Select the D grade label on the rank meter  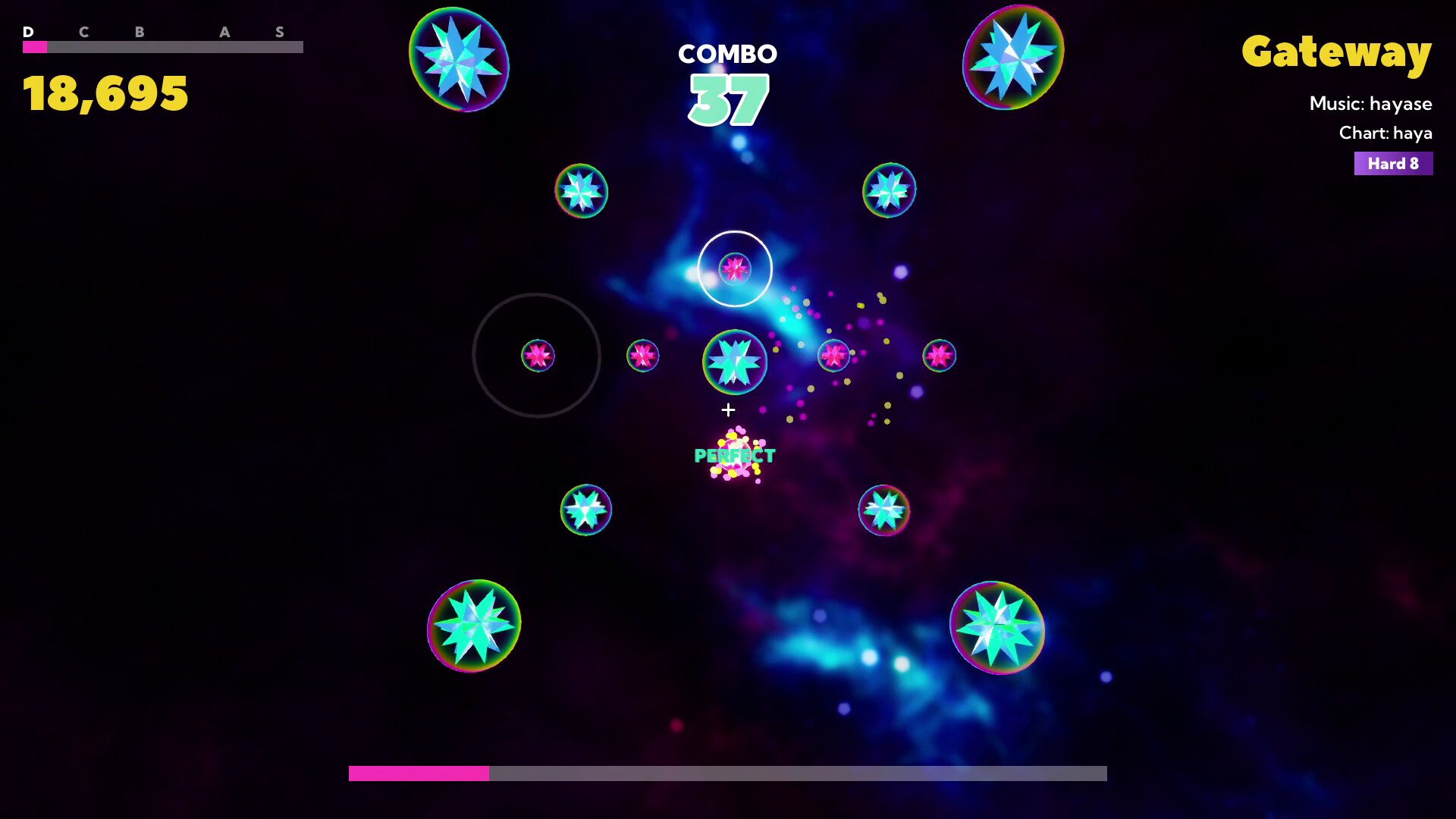(x=29, y=33)
